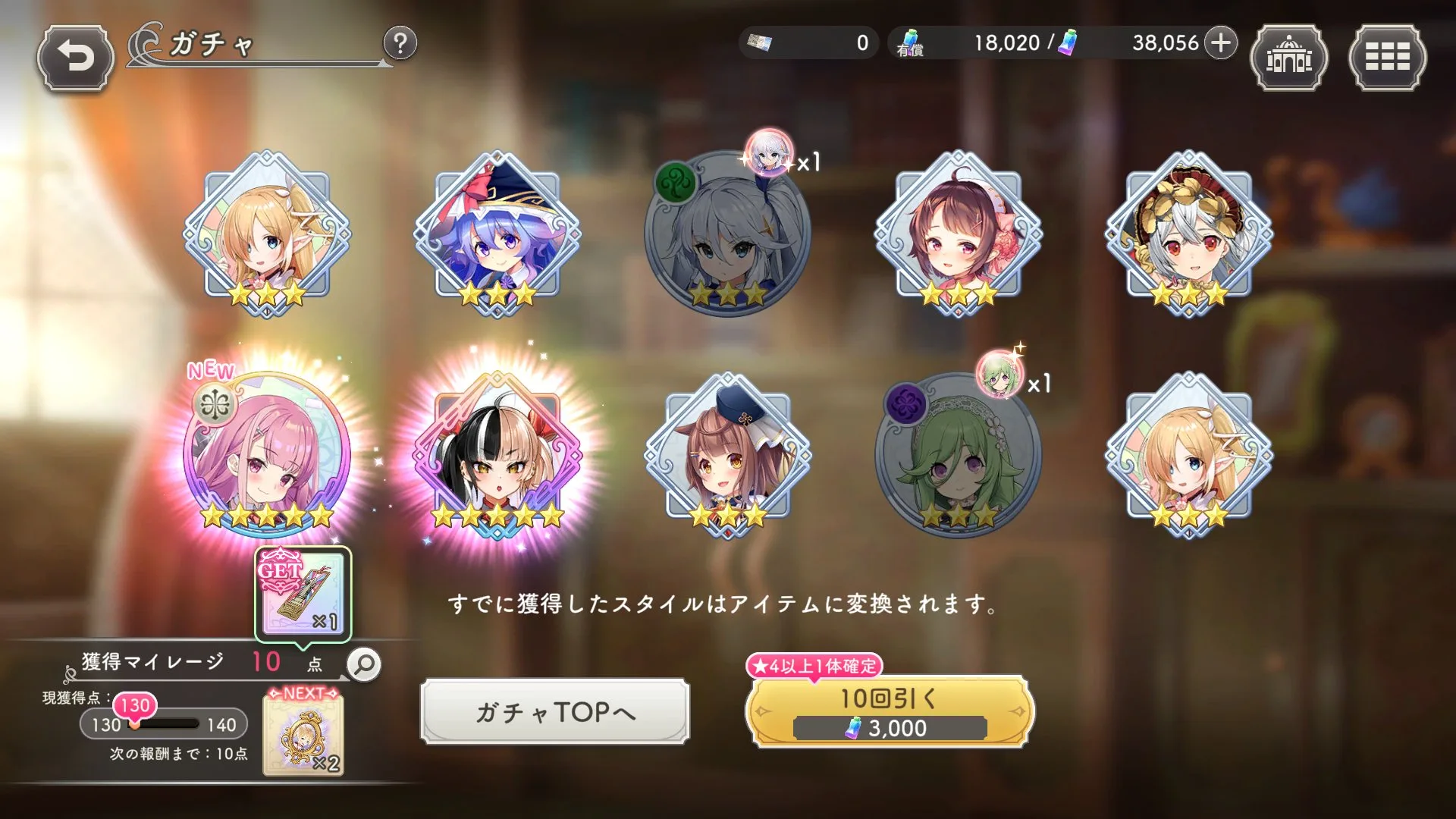This screenshot has height=819, width=1456.
Task: Open the home building icon
Action: coord(1288,58)
